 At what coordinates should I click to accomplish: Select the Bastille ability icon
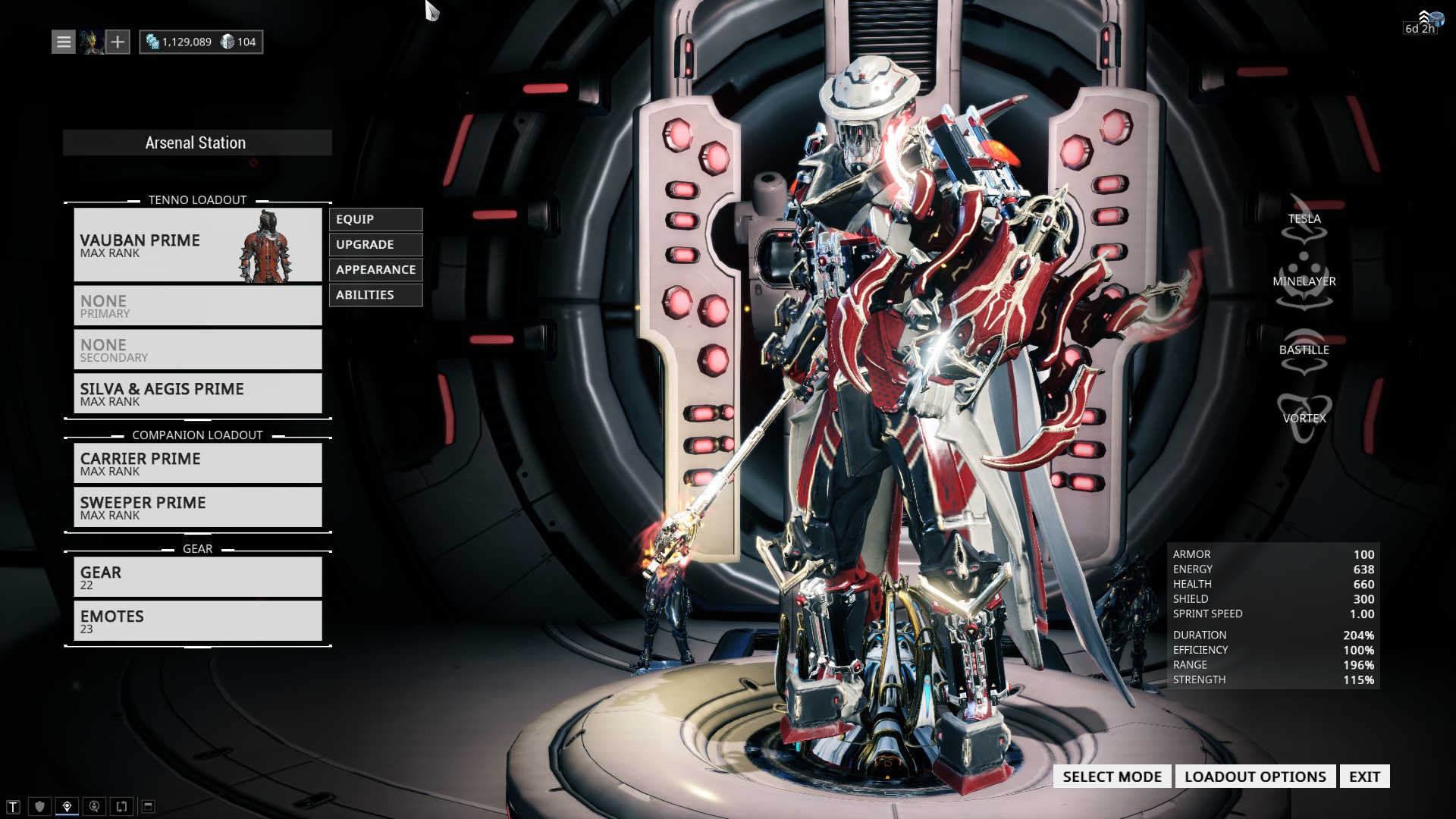point(1304,351)
